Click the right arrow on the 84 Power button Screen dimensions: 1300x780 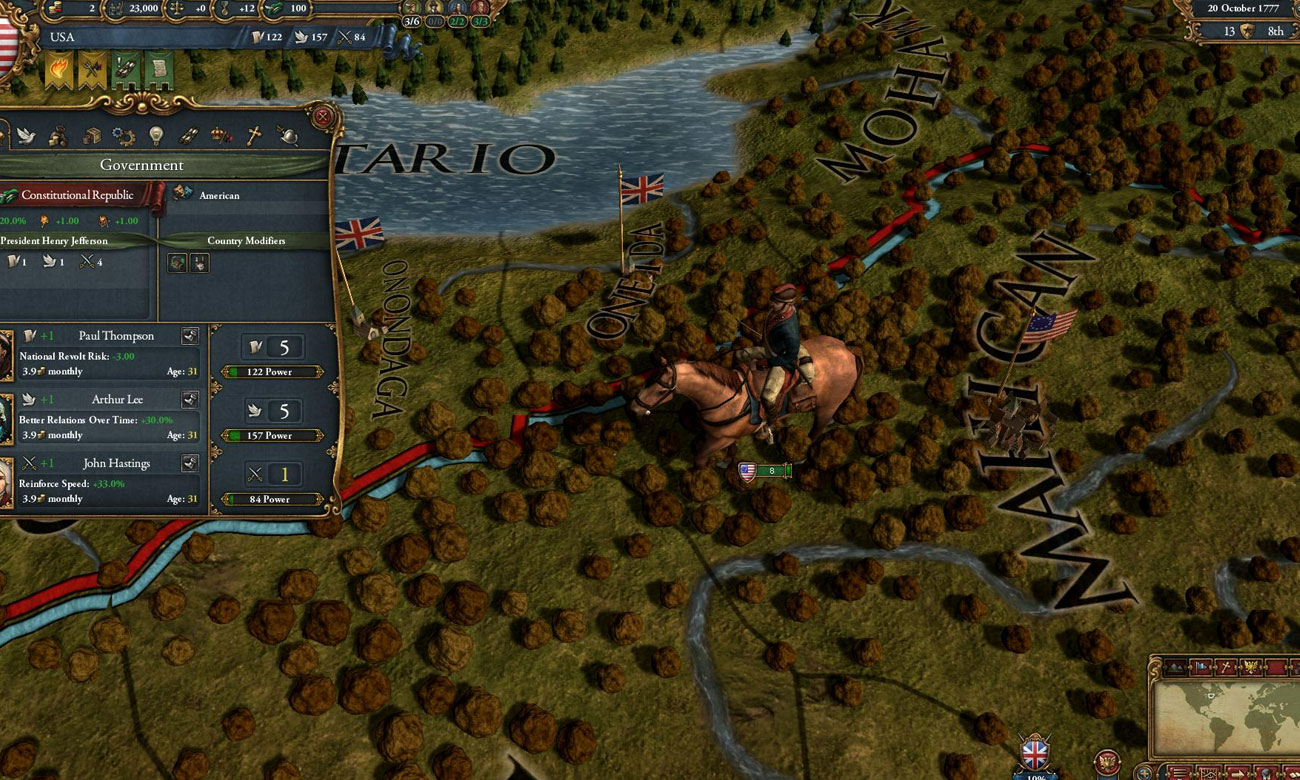point(319,499)
